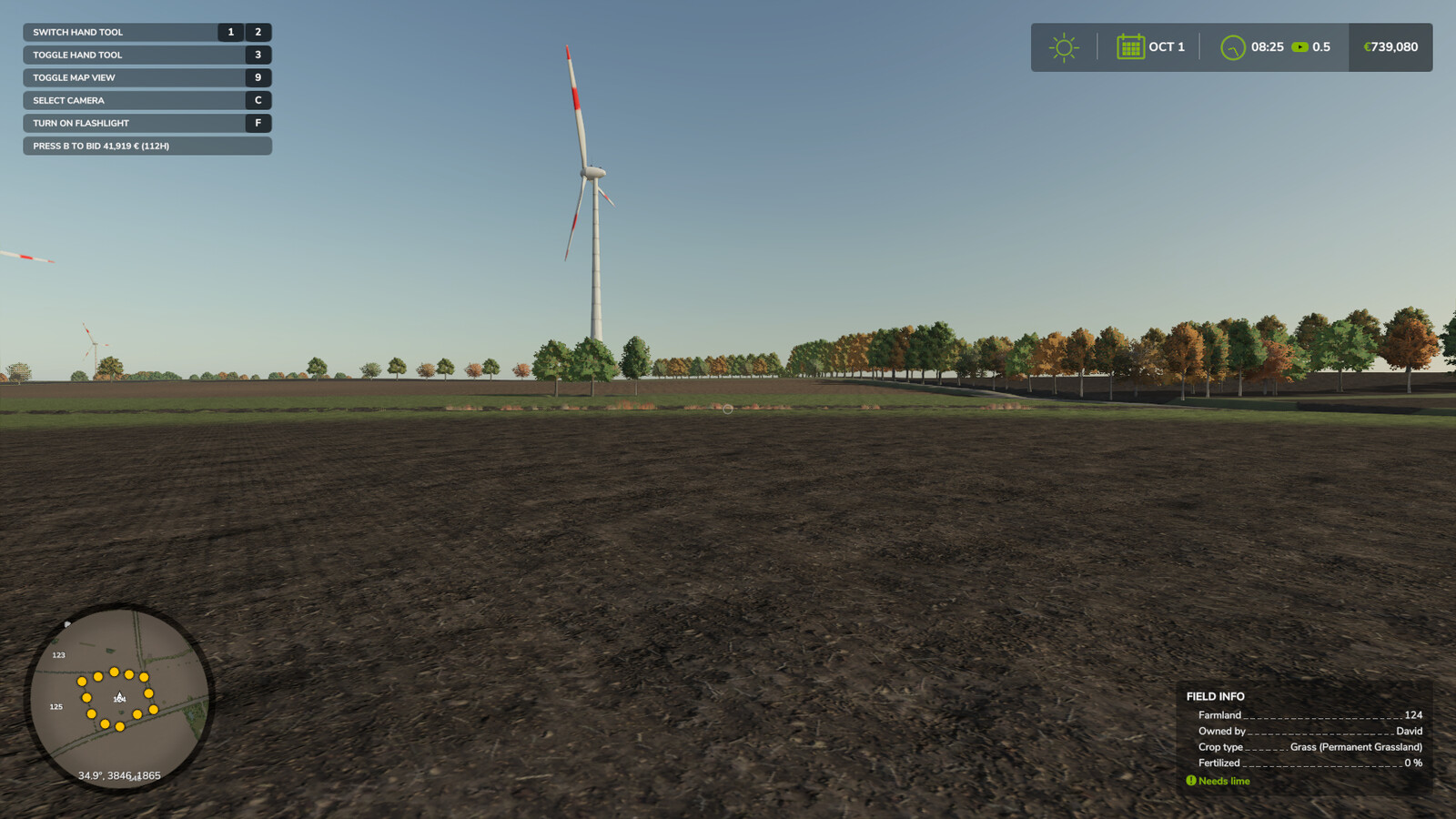Click the 0.5 time scale control
Image resolution: width=1456 pixels, height=819 pixels.
pos(1319,46)
